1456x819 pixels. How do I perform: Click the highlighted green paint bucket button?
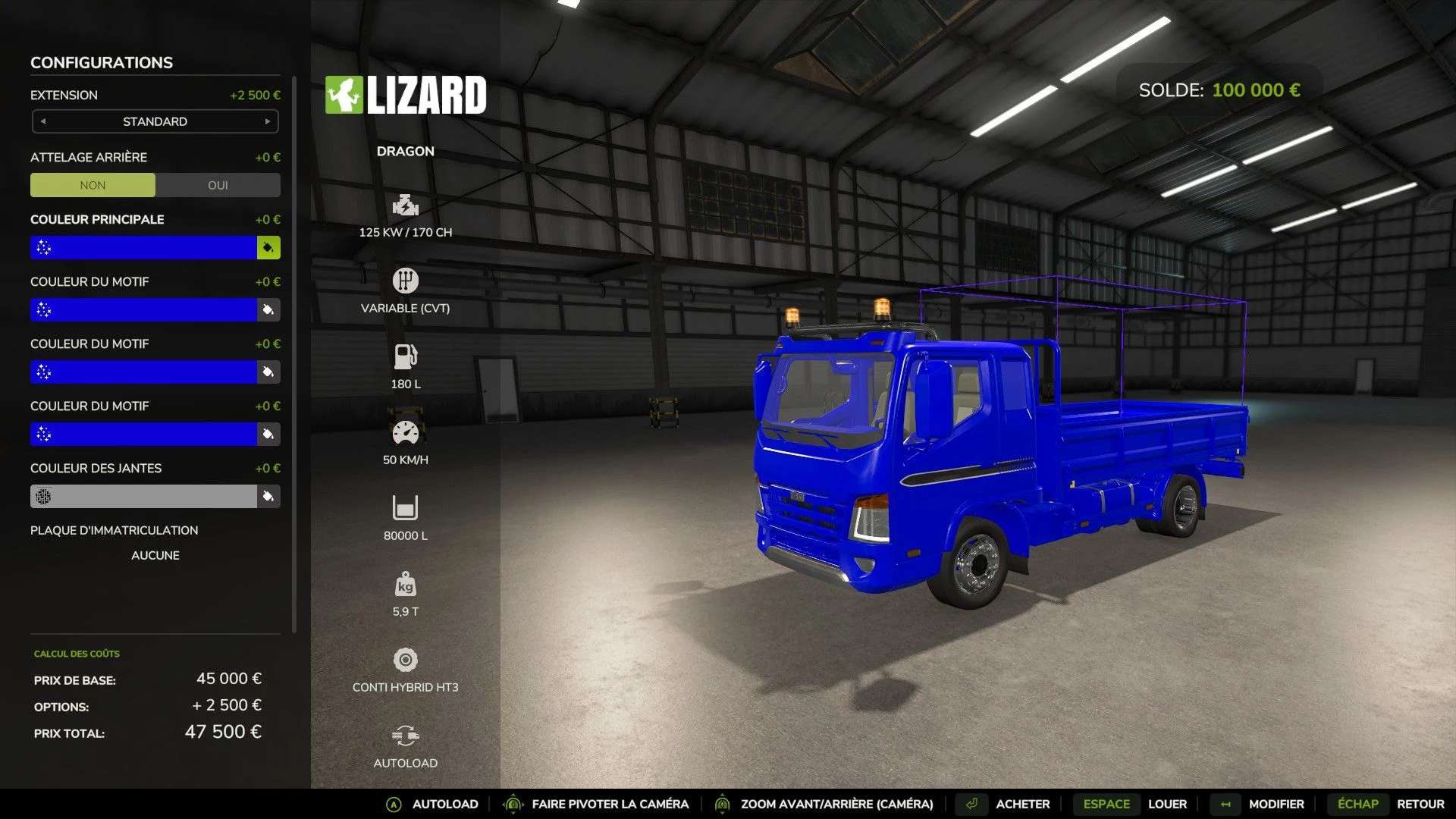268,248
